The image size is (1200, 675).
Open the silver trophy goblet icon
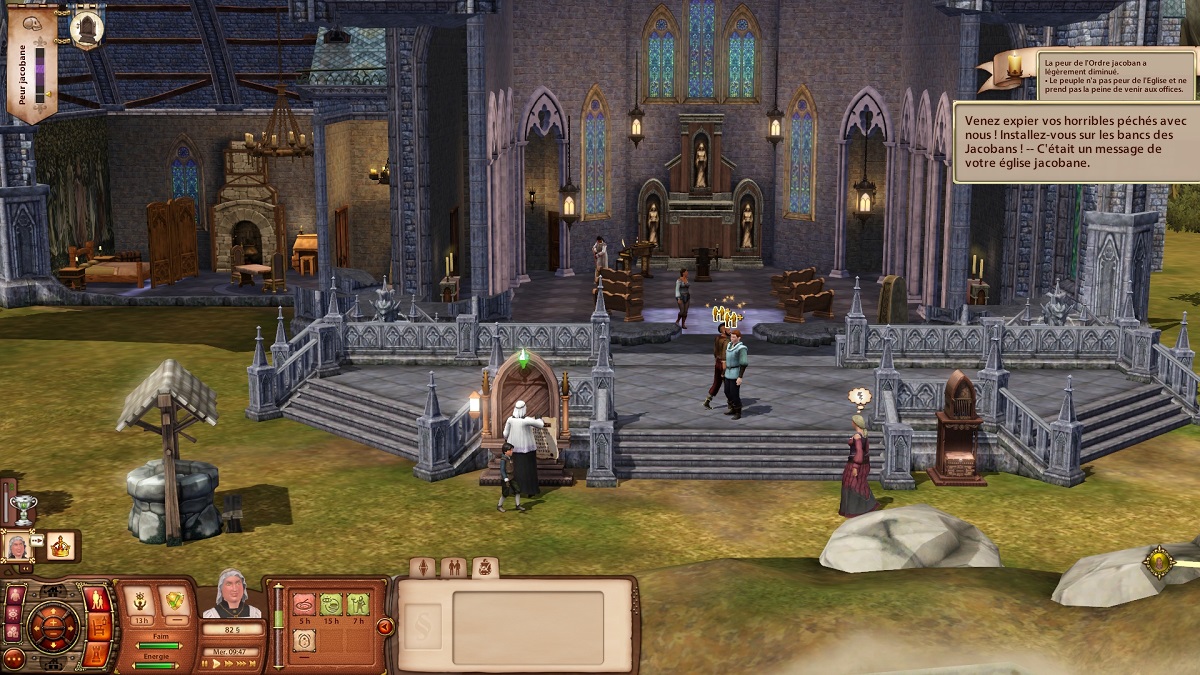pyautogui.click(x=22, y=508)
